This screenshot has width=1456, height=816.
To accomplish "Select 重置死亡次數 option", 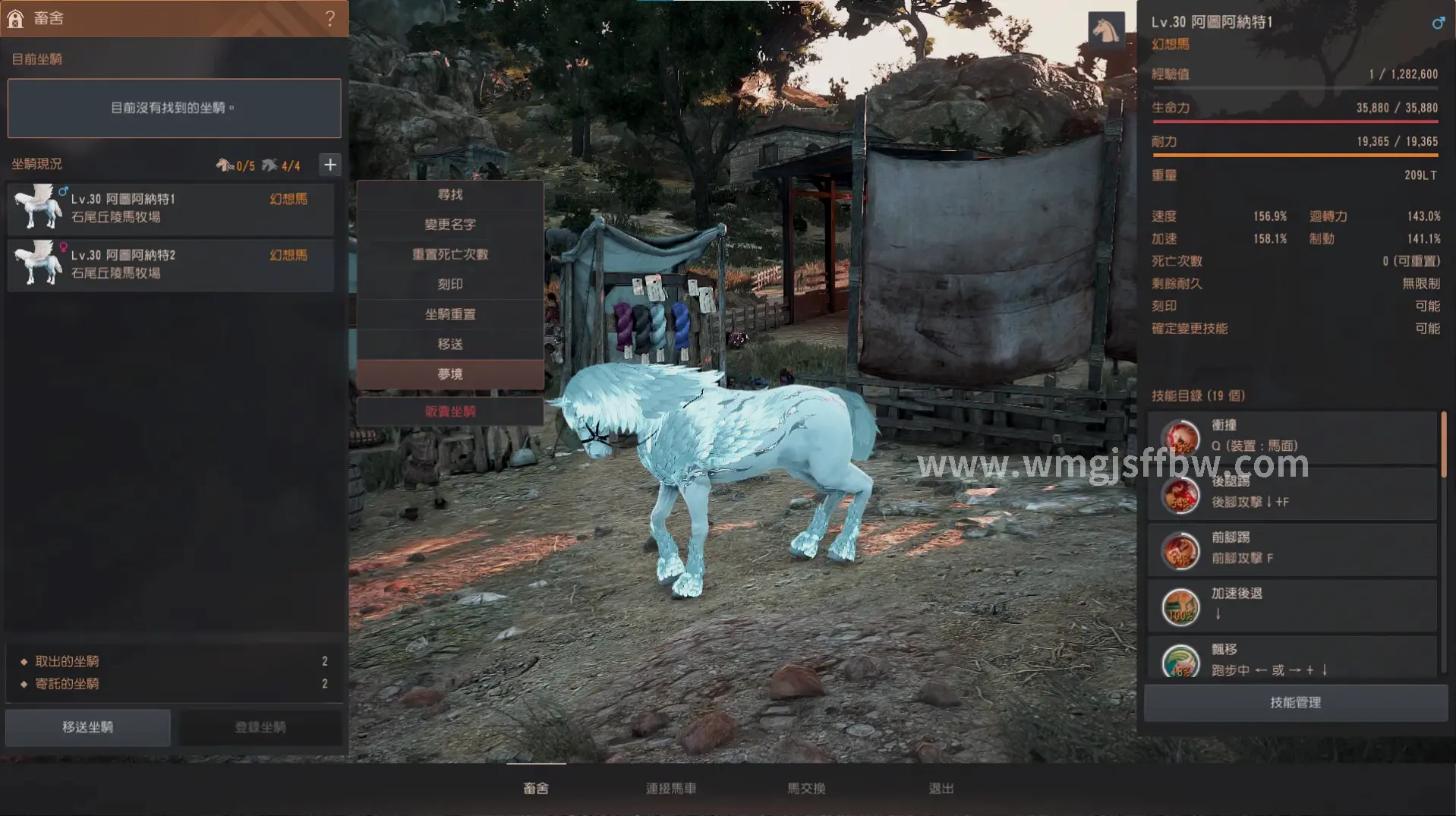I will 450,254.
